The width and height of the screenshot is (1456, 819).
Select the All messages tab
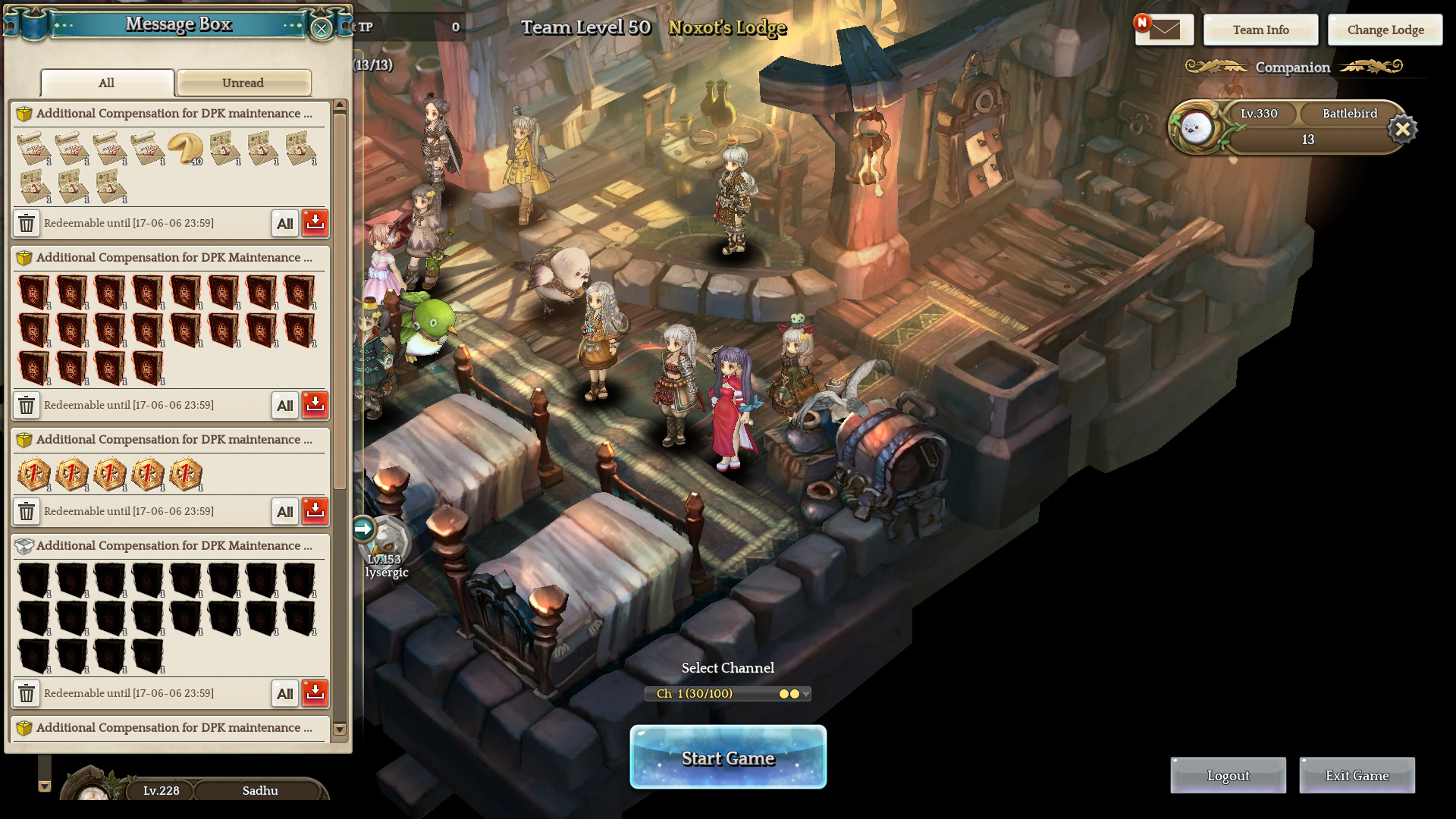107,83
